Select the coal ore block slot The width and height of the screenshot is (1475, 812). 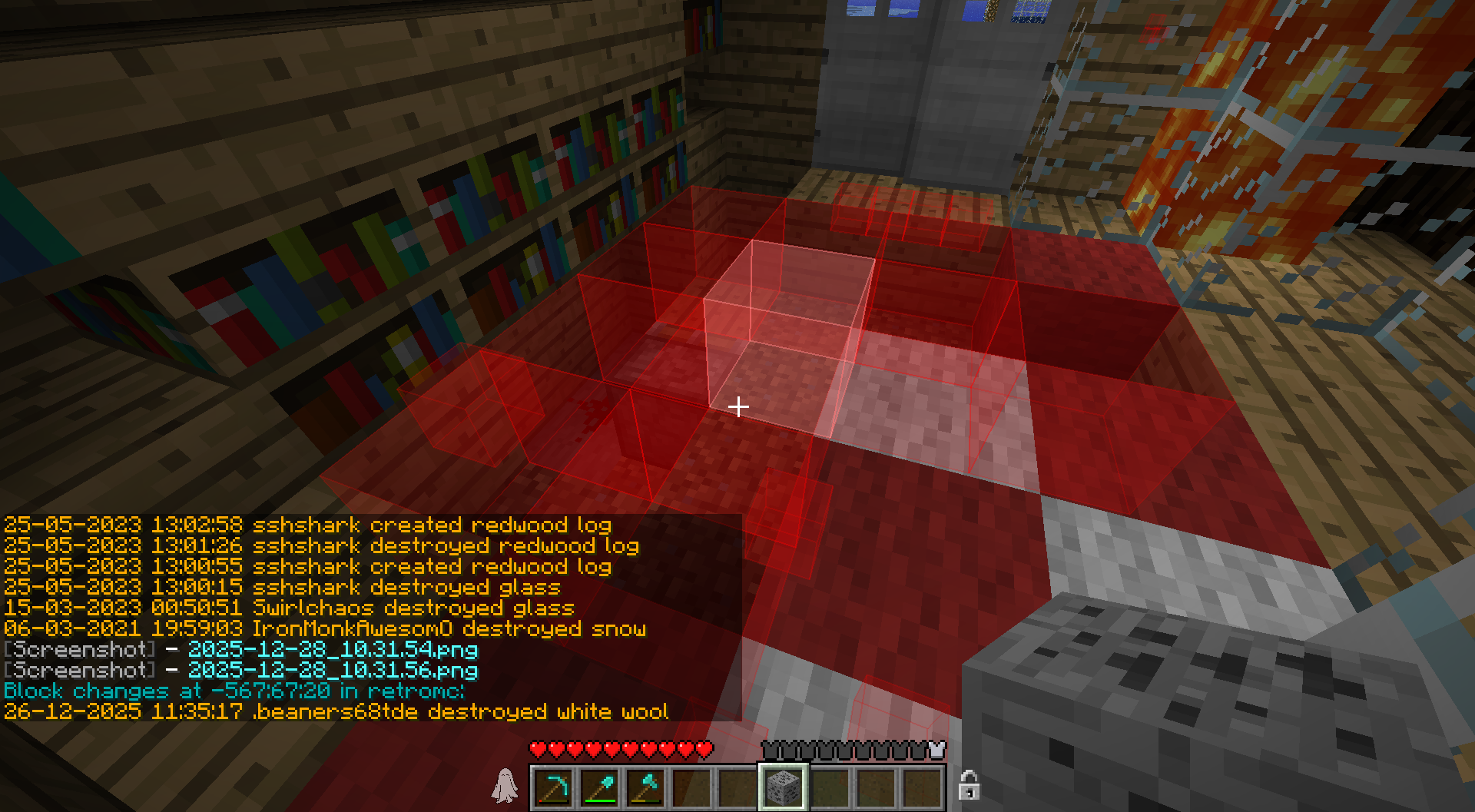point(784,787)
